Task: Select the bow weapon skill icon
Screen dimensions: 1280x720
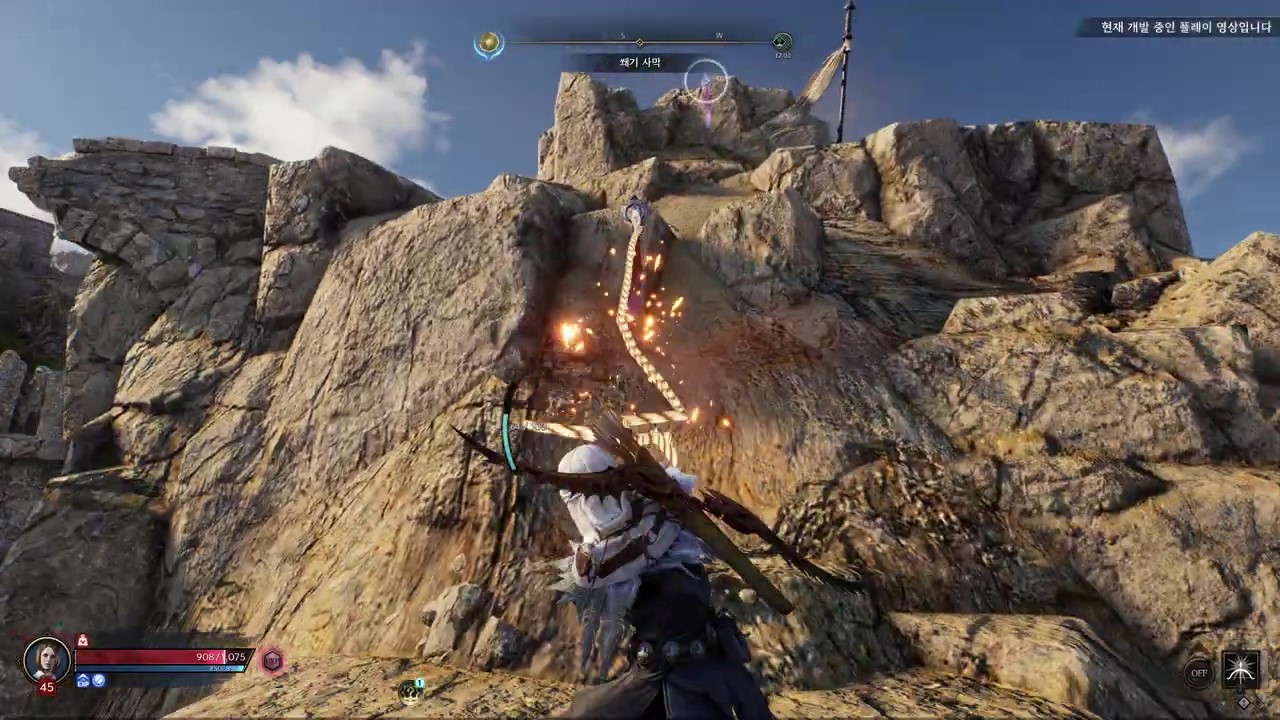Action: [x=1241, y=669]
